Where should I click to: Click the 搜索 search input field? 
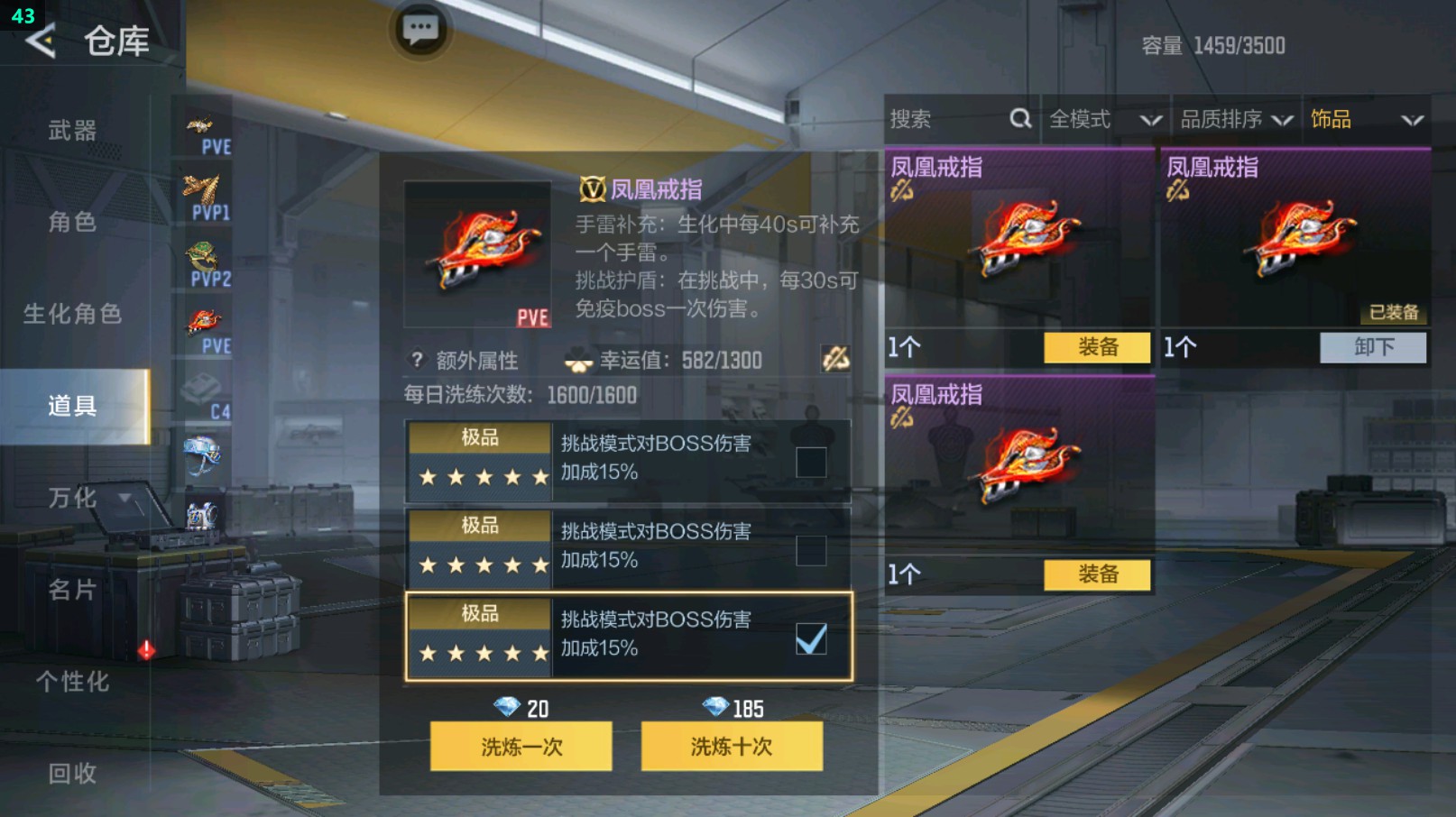[x=938, y=118]
